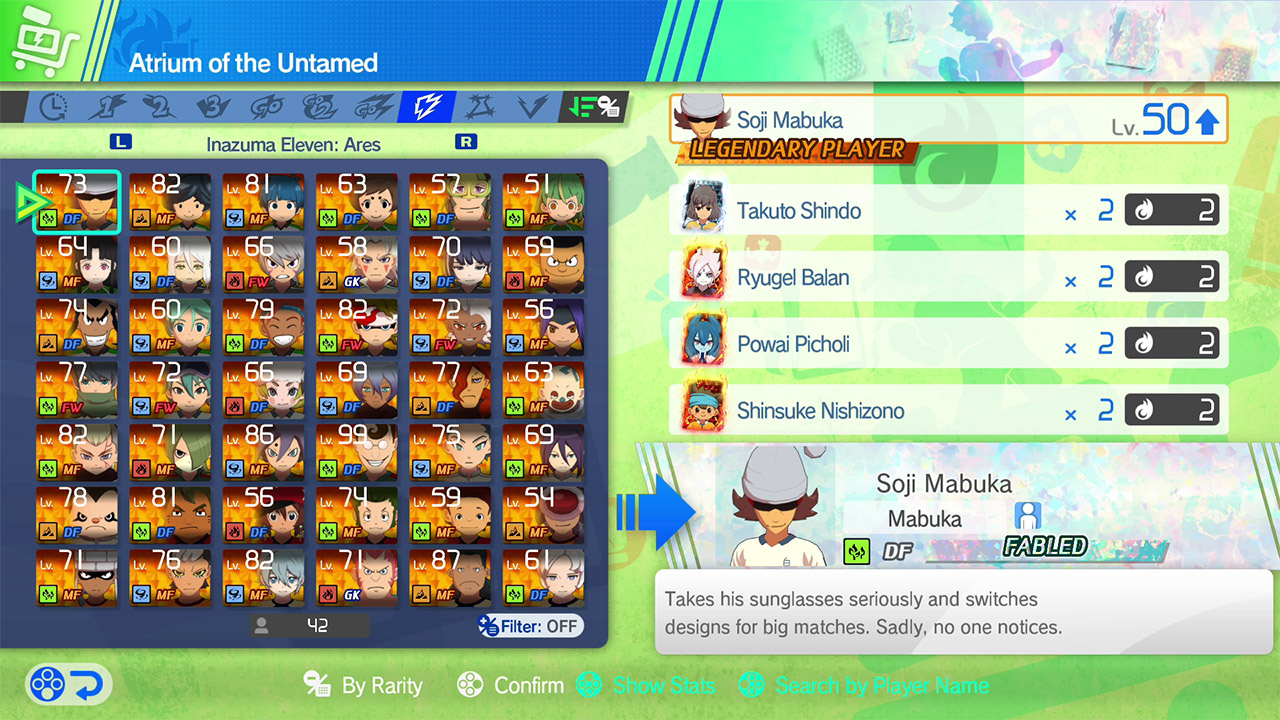Toggle the Filter: OFF button
The image size is (1280, 720).
click(530, 627)
